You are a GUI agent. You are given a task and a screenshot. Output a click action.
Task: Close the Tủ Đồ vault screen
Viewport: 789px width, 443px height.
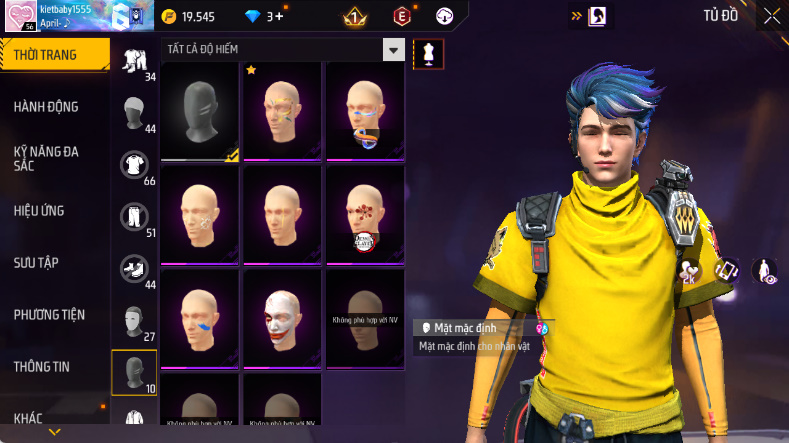[771, 15]
